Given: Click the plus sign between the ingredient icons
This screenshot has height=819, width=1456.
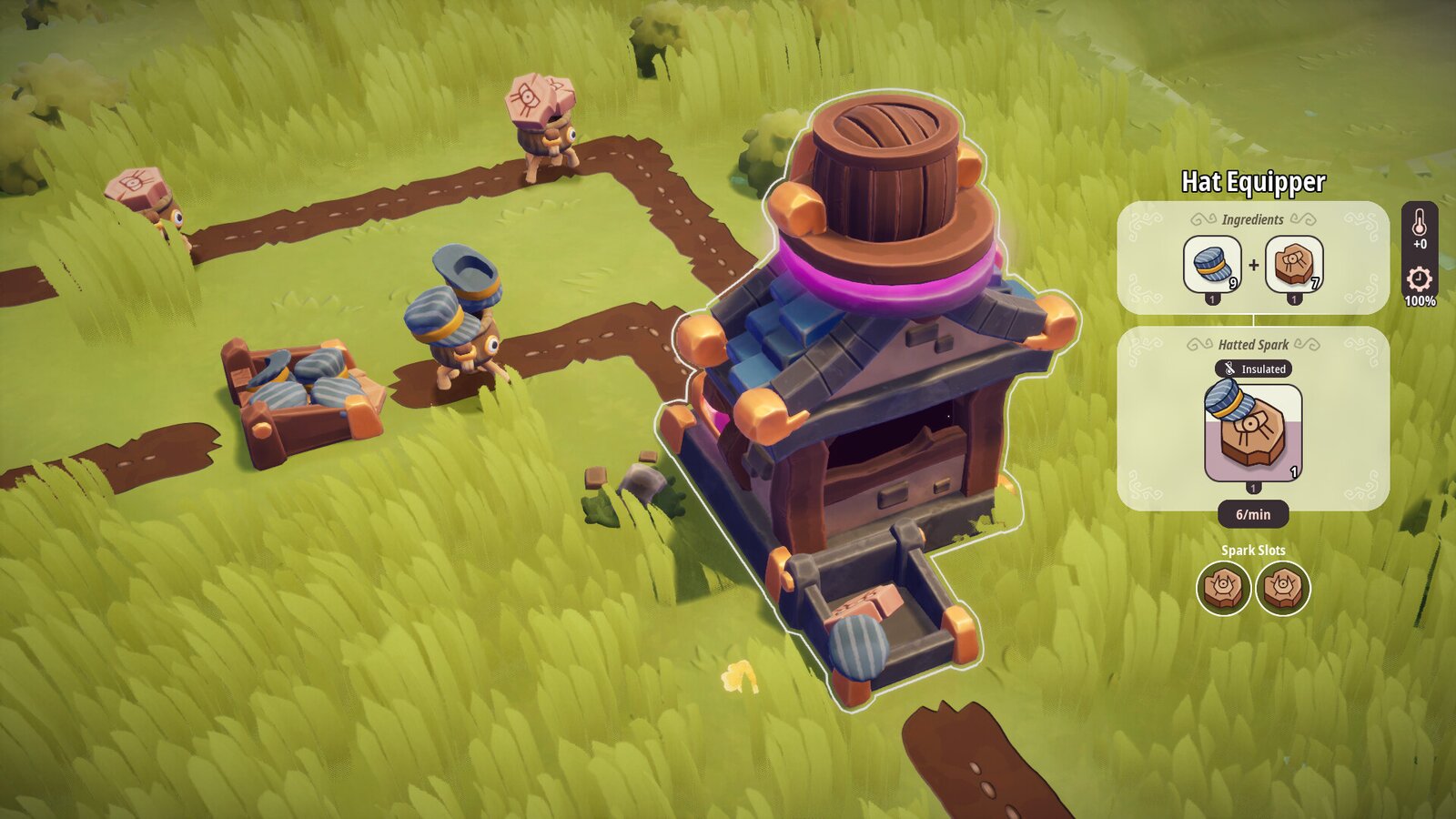Looking at the screenshot, I should click(x=1252, y=263).
